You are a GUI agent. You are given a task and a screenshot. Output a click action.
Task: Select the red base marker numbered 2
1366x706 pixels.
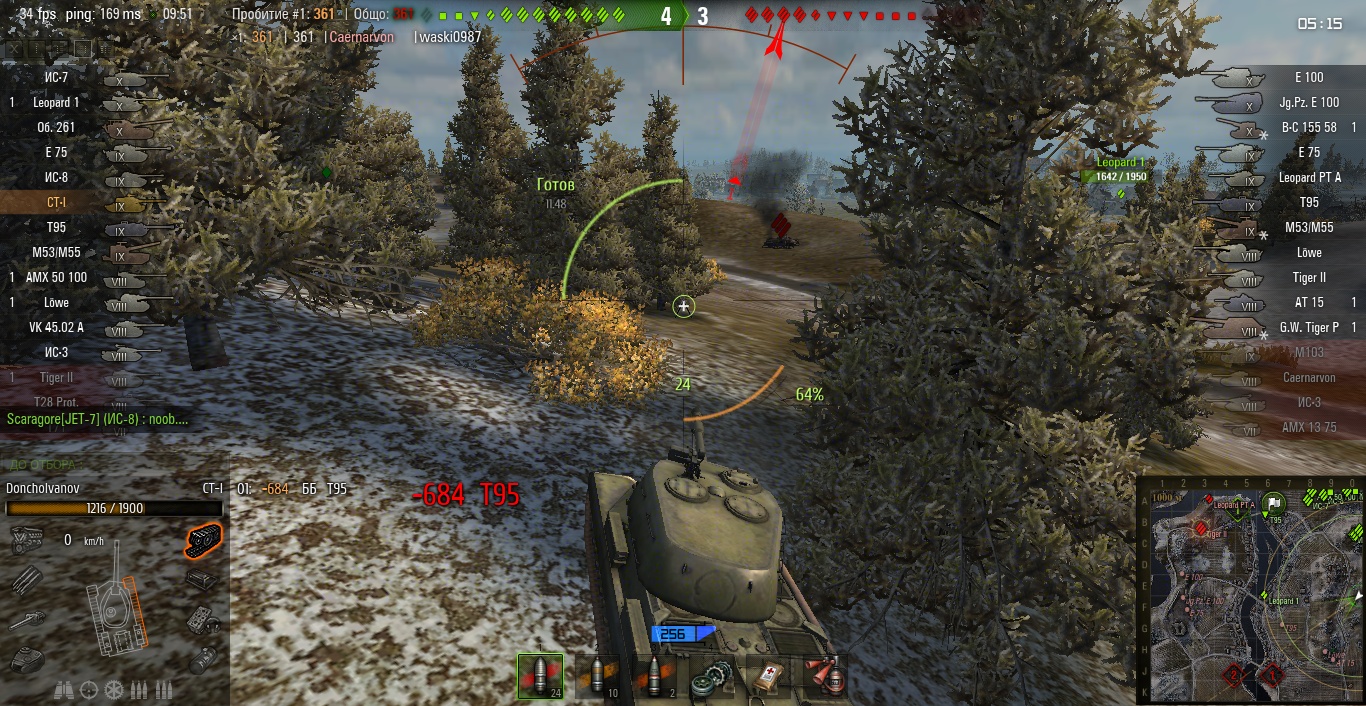[1234, 675]
